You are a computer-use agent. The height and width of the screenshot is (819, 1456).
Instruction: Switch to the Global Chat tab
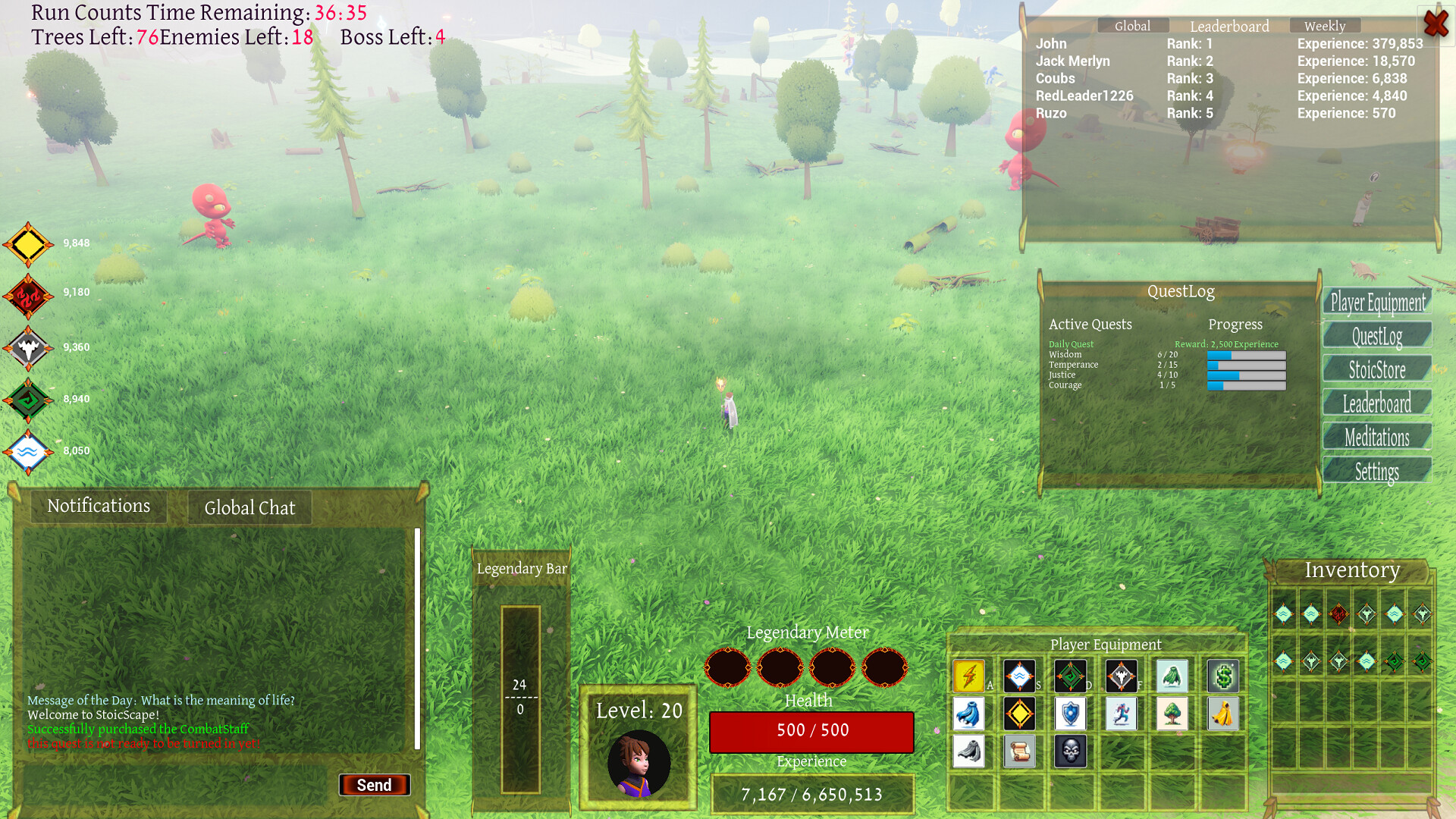tap(249, 507)
